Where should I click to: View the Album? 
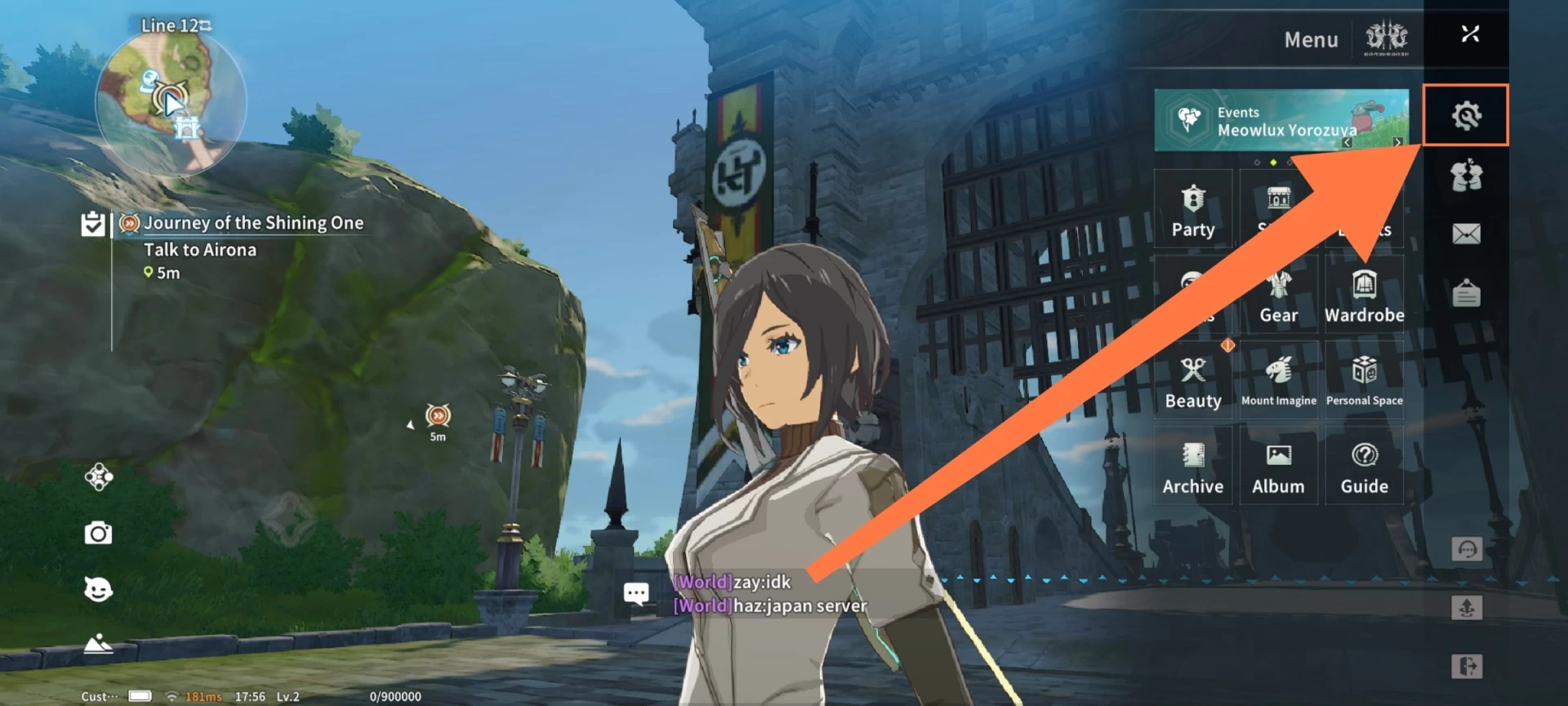click(1278, 467)
